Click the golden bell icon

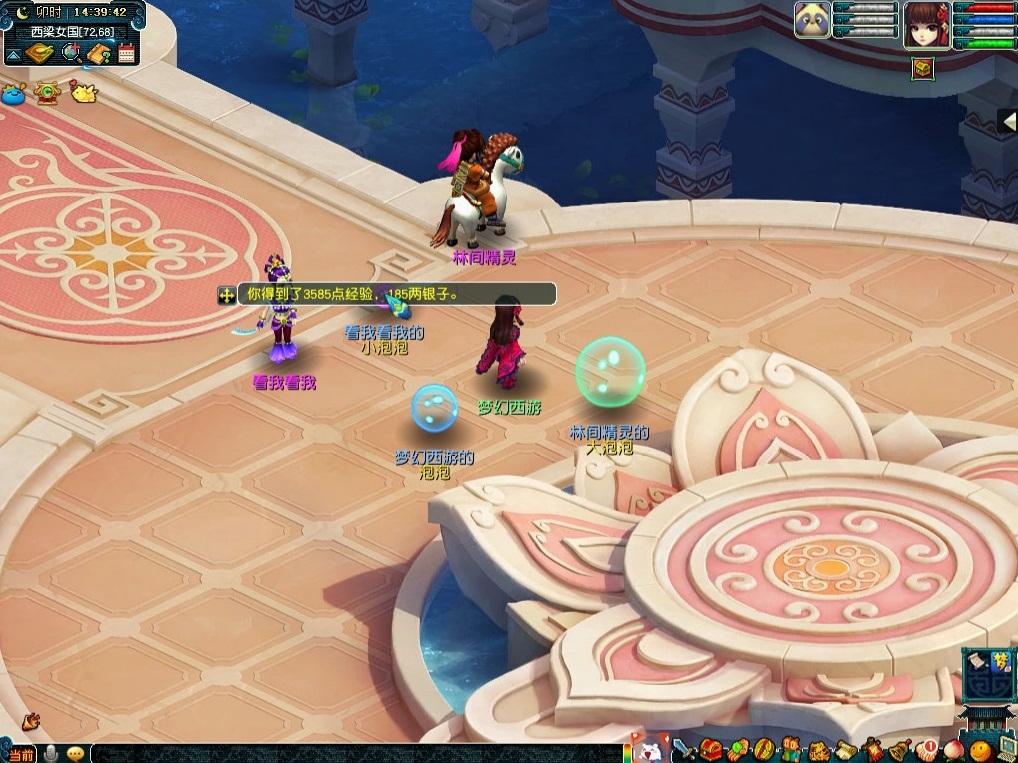898,749
